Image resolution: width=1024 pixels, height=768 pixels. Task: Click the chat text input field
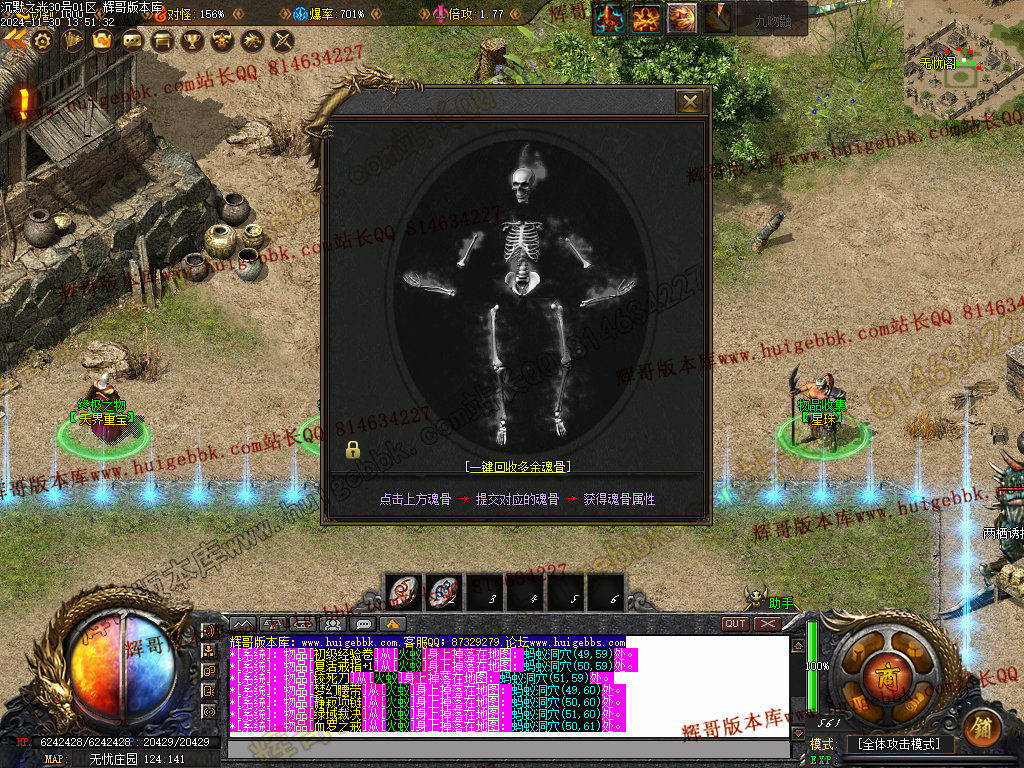click(510, 749)
